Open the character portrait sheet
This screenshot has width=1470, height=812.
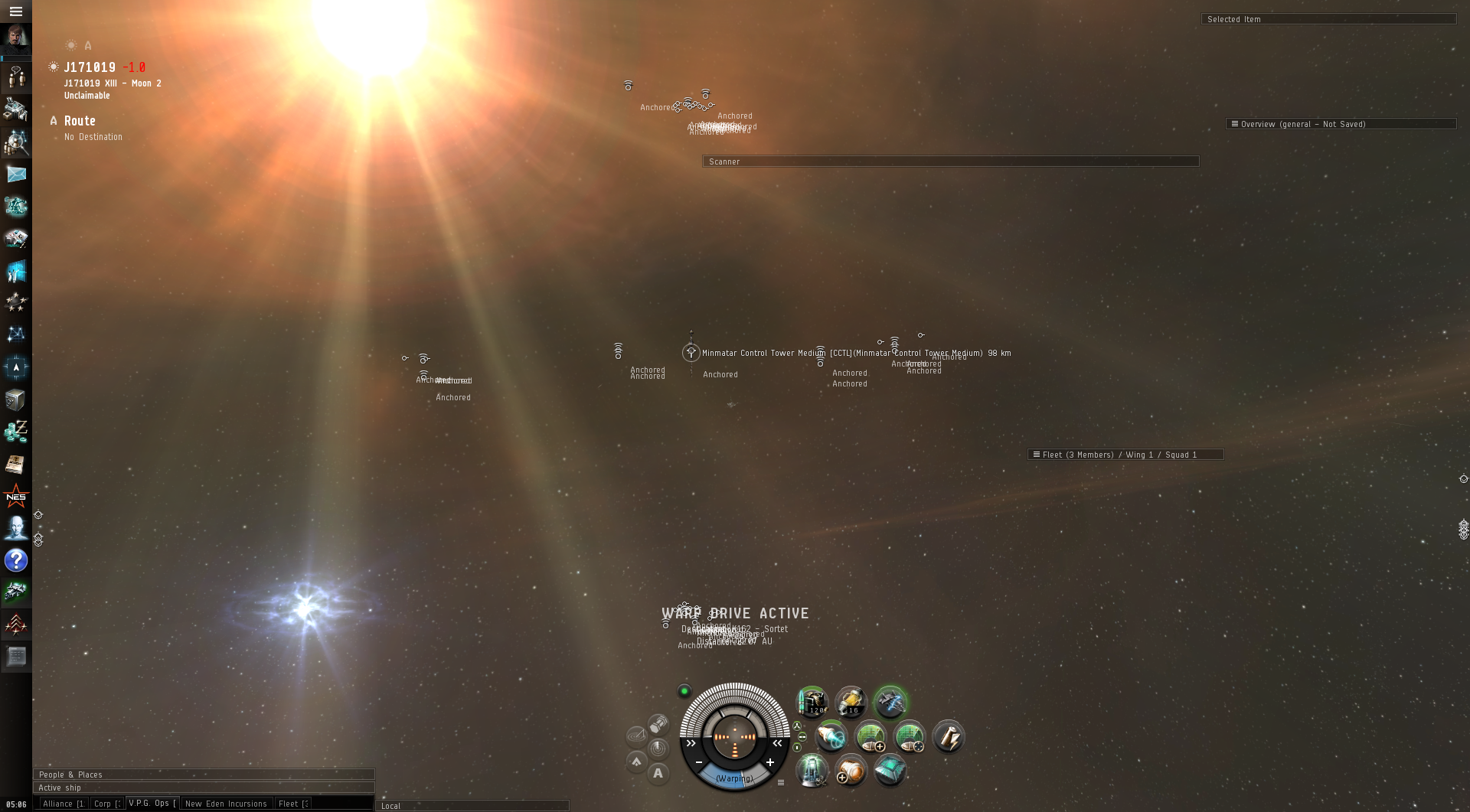(15, 38)
